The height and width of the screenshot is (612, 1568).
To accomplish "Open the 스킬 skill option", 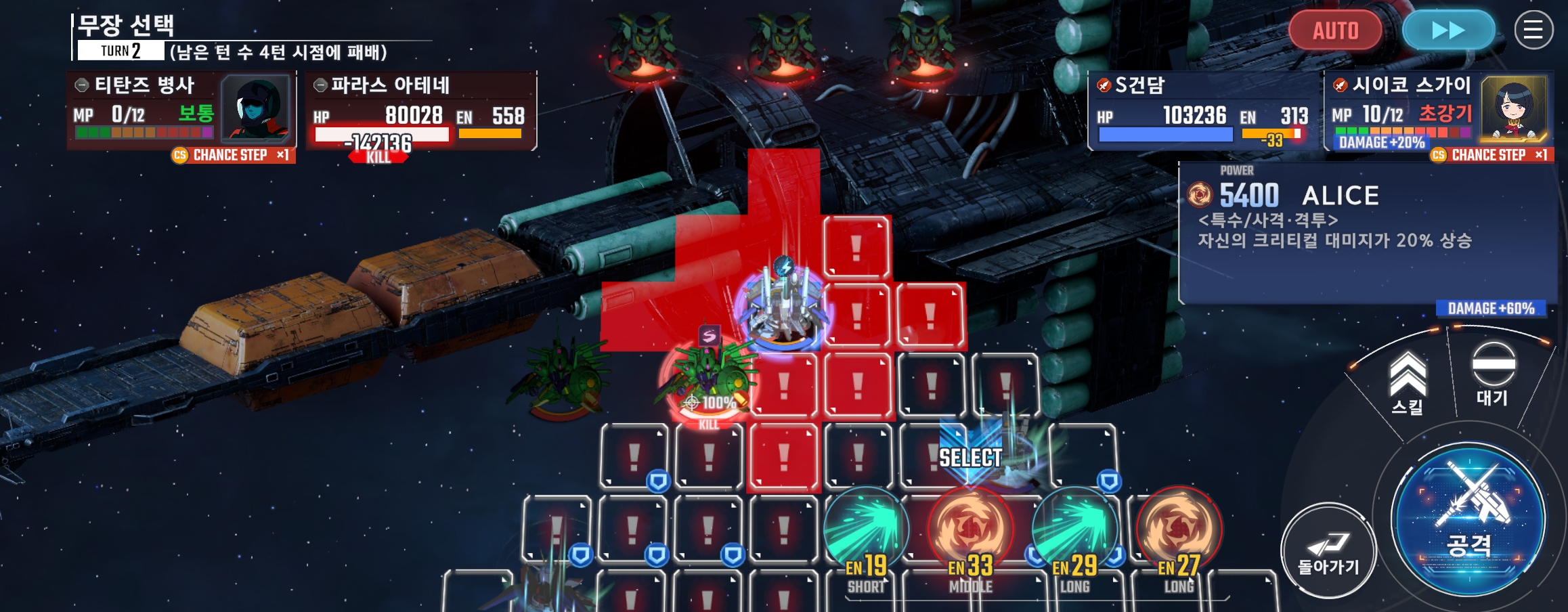I will (x=1408, y=384).
